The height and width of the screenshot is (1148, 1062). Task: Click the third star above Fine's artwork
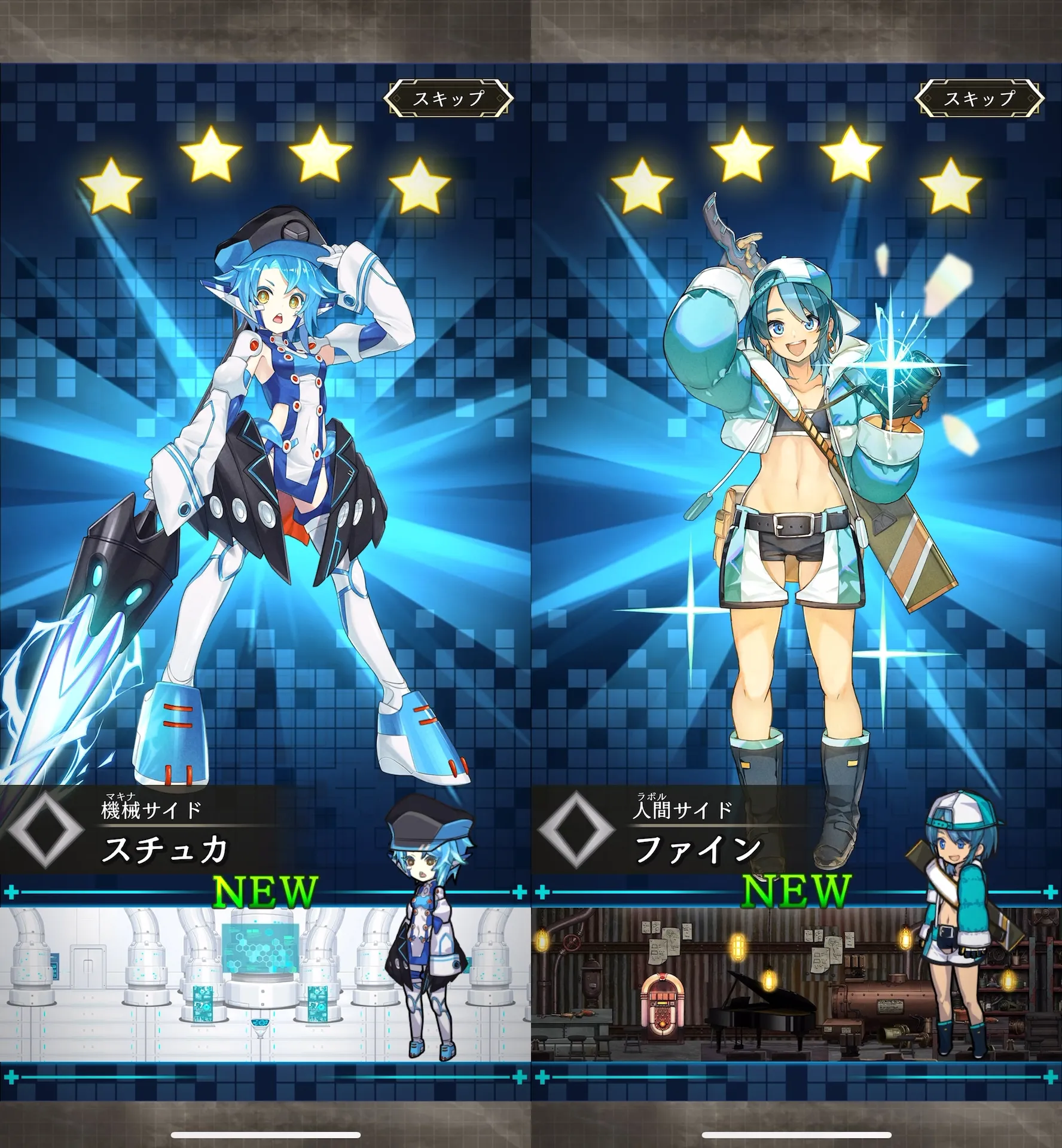coord(849,154)
